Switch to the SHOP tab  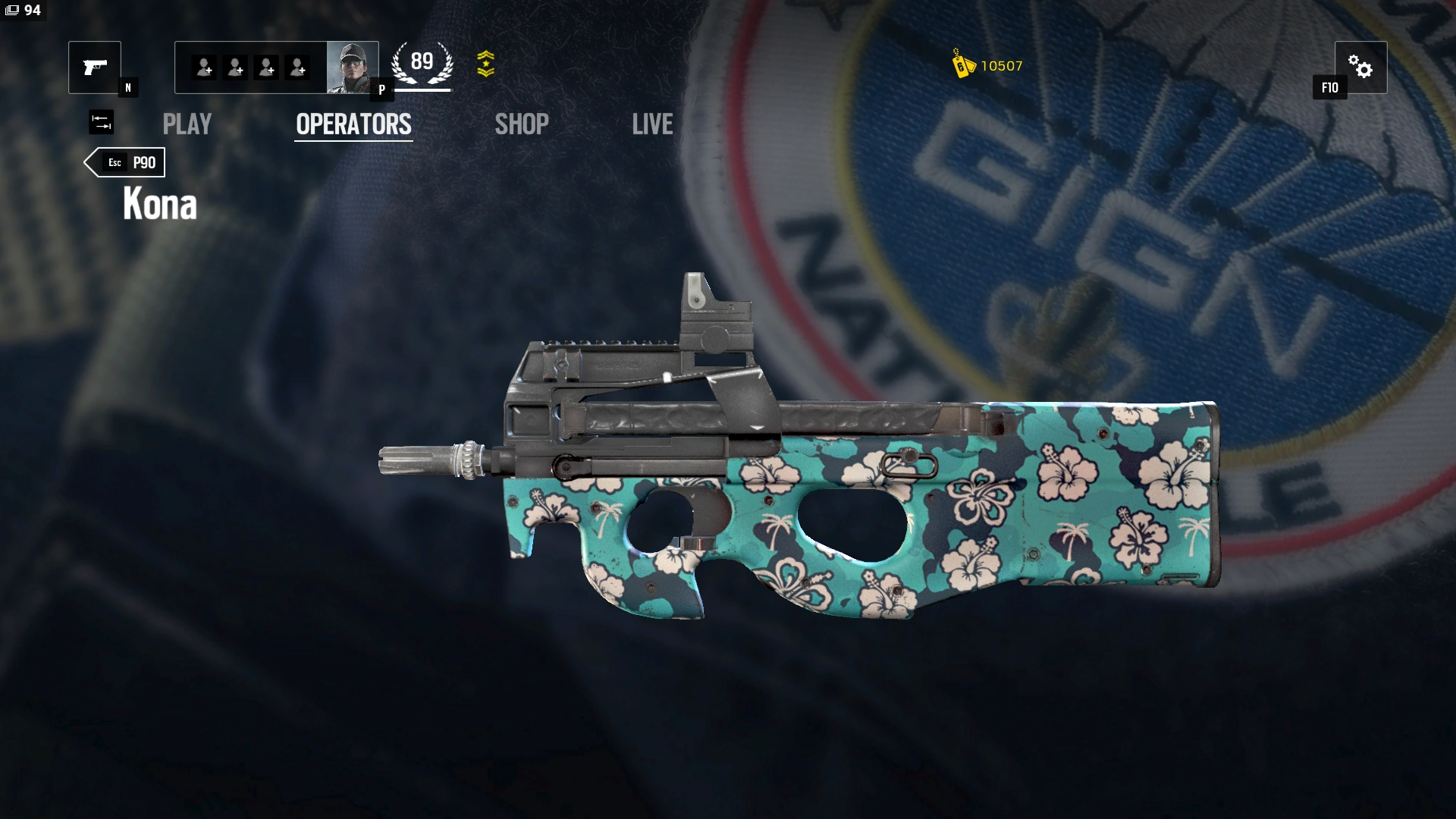point(522,124)
